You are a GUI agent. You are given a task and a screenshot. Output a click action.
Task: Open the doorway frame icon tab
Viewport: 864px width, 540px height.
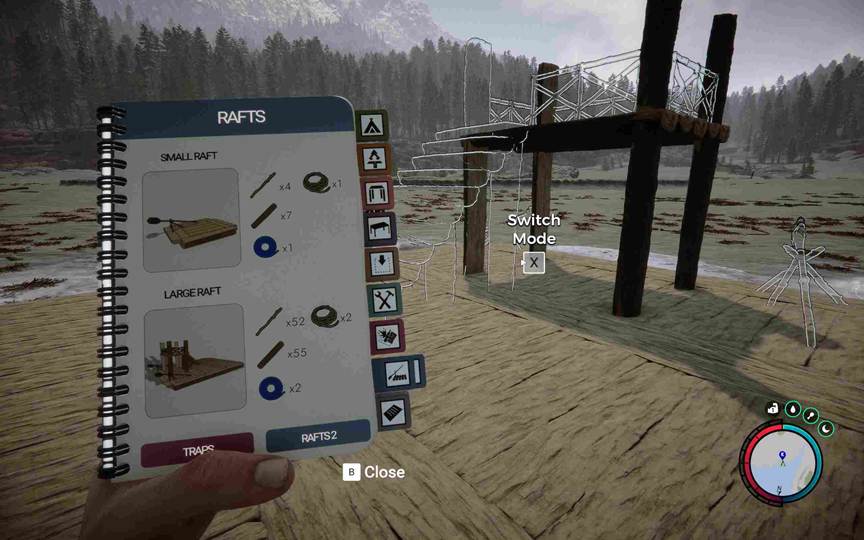(377, 193)
